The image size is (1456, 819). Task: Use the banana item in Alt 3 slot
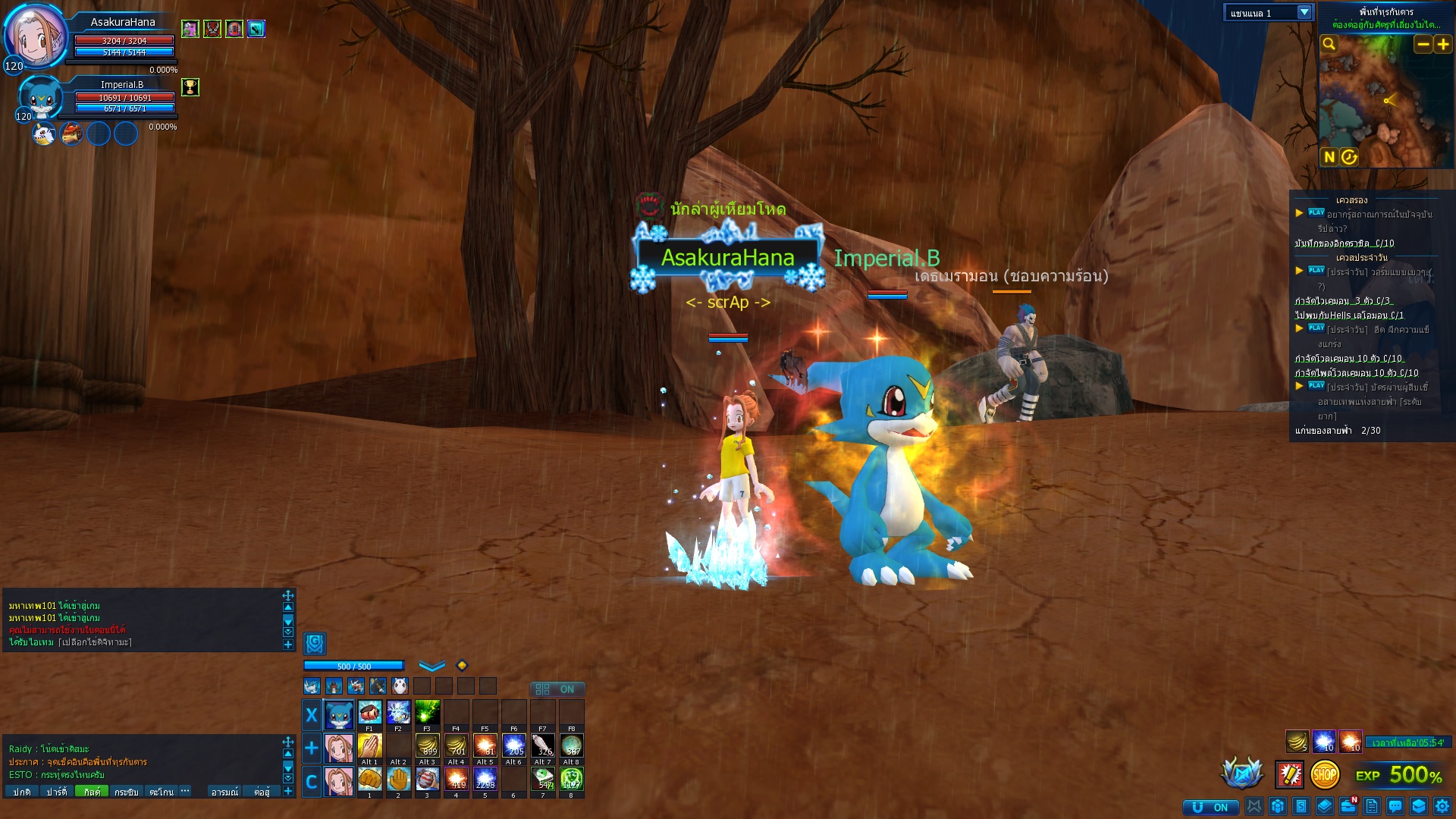tap(427, 746)
